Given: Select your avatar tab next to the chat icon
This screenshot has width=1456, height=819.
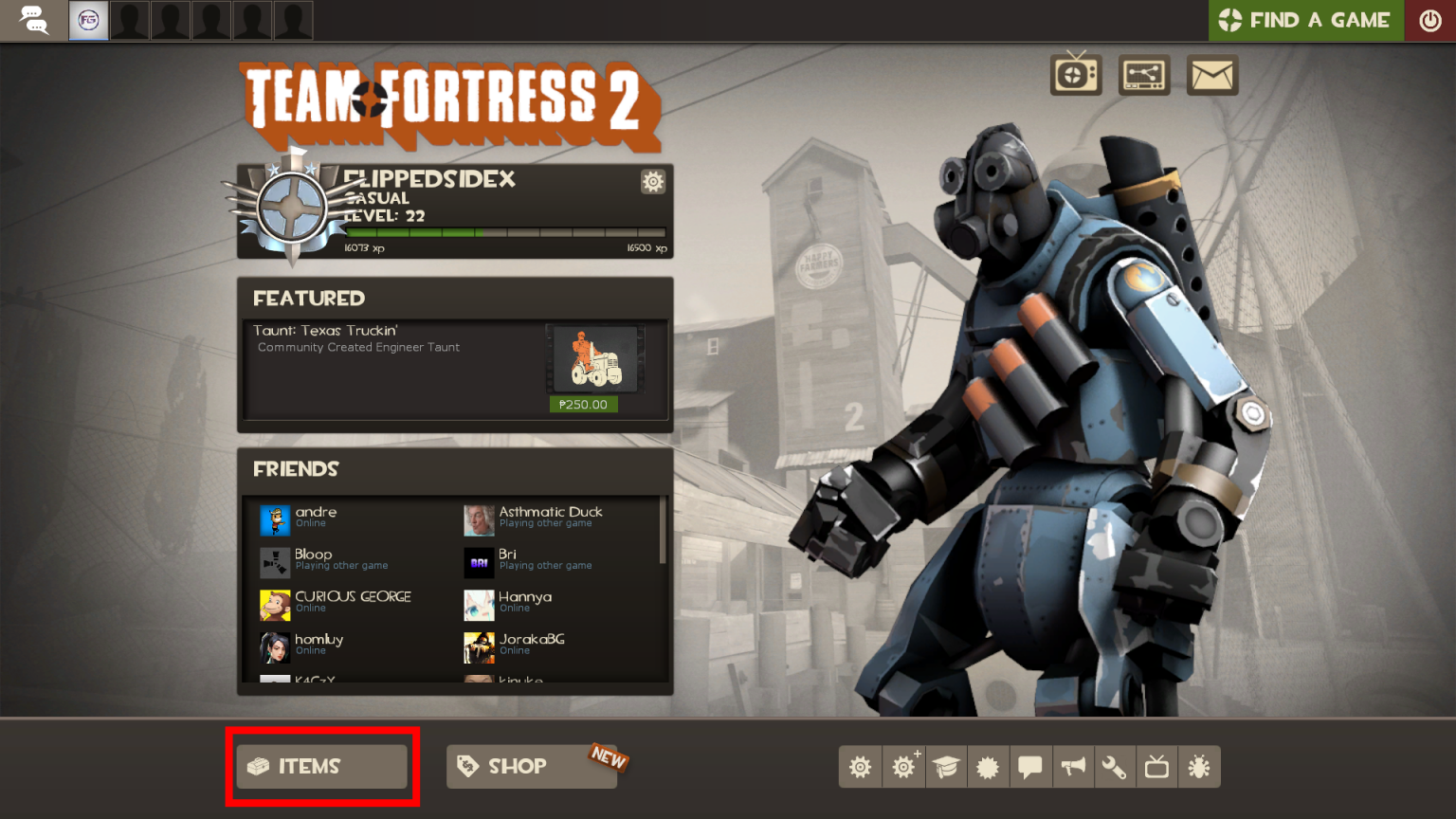Looking at the screenshot, I should click(88, 20).
